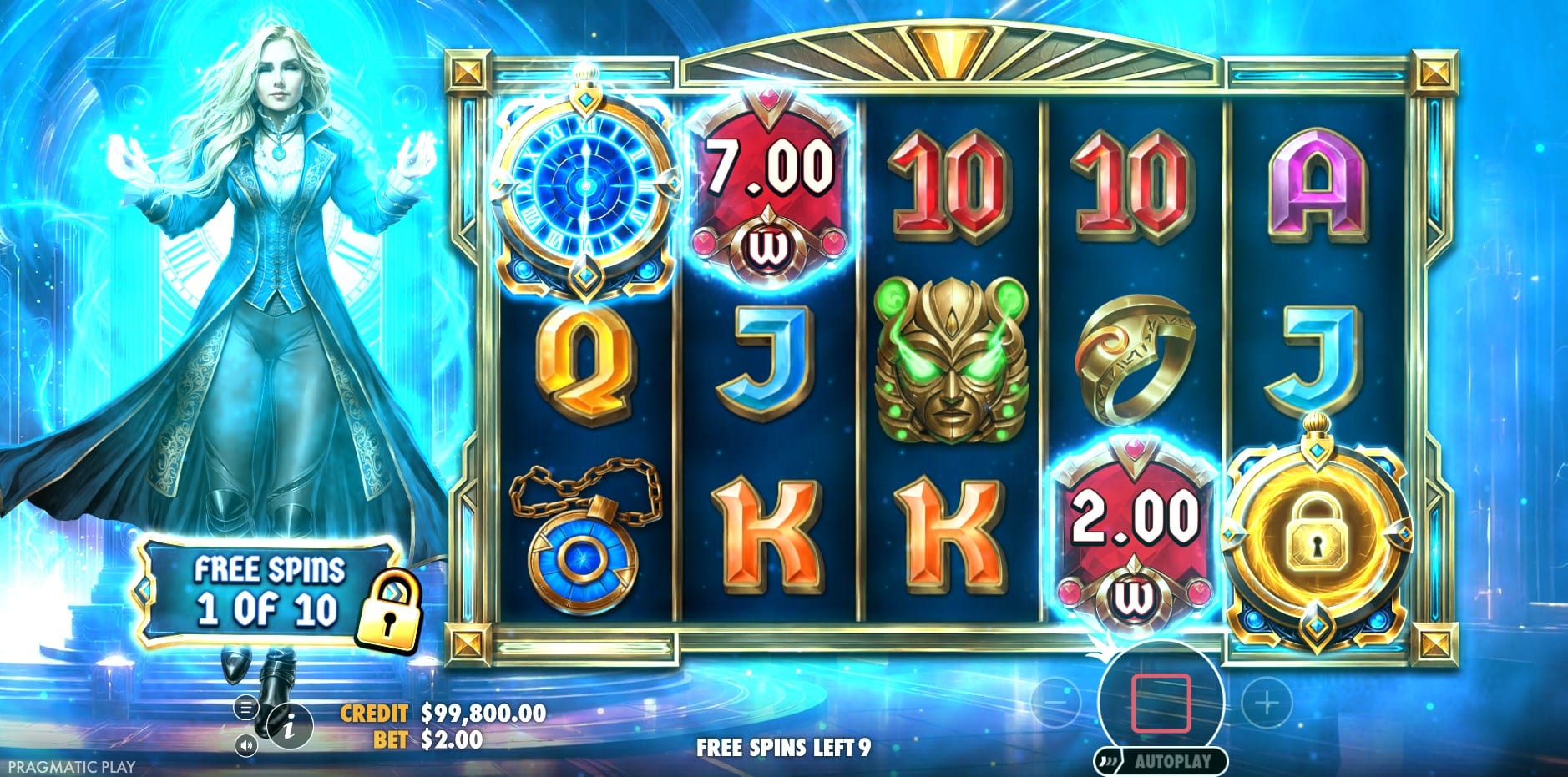
Task: Open the Autoplay options
Action: [1162, 760]
